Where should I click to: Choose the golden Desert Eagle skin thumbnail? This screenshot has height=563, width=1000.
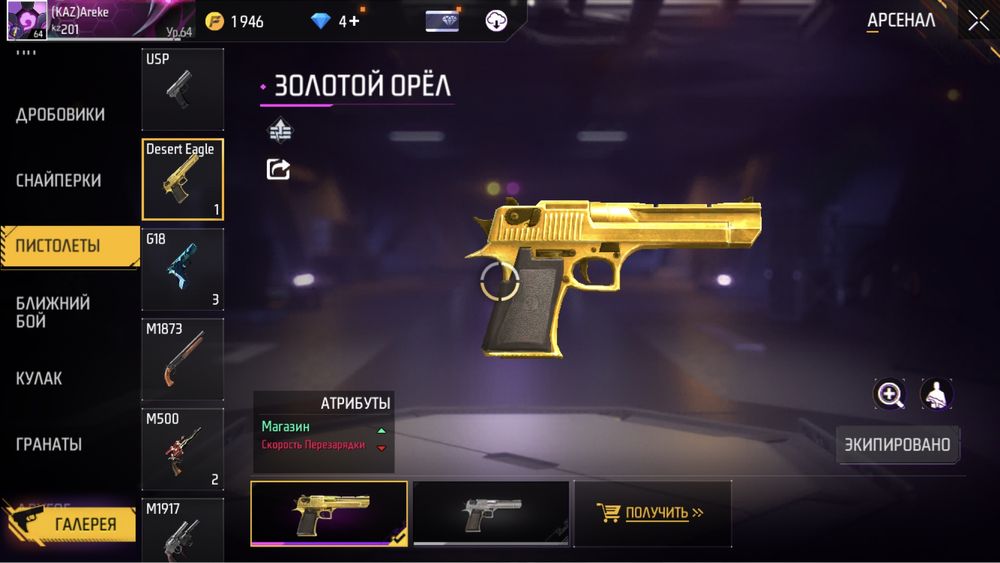tap(328, 513)
